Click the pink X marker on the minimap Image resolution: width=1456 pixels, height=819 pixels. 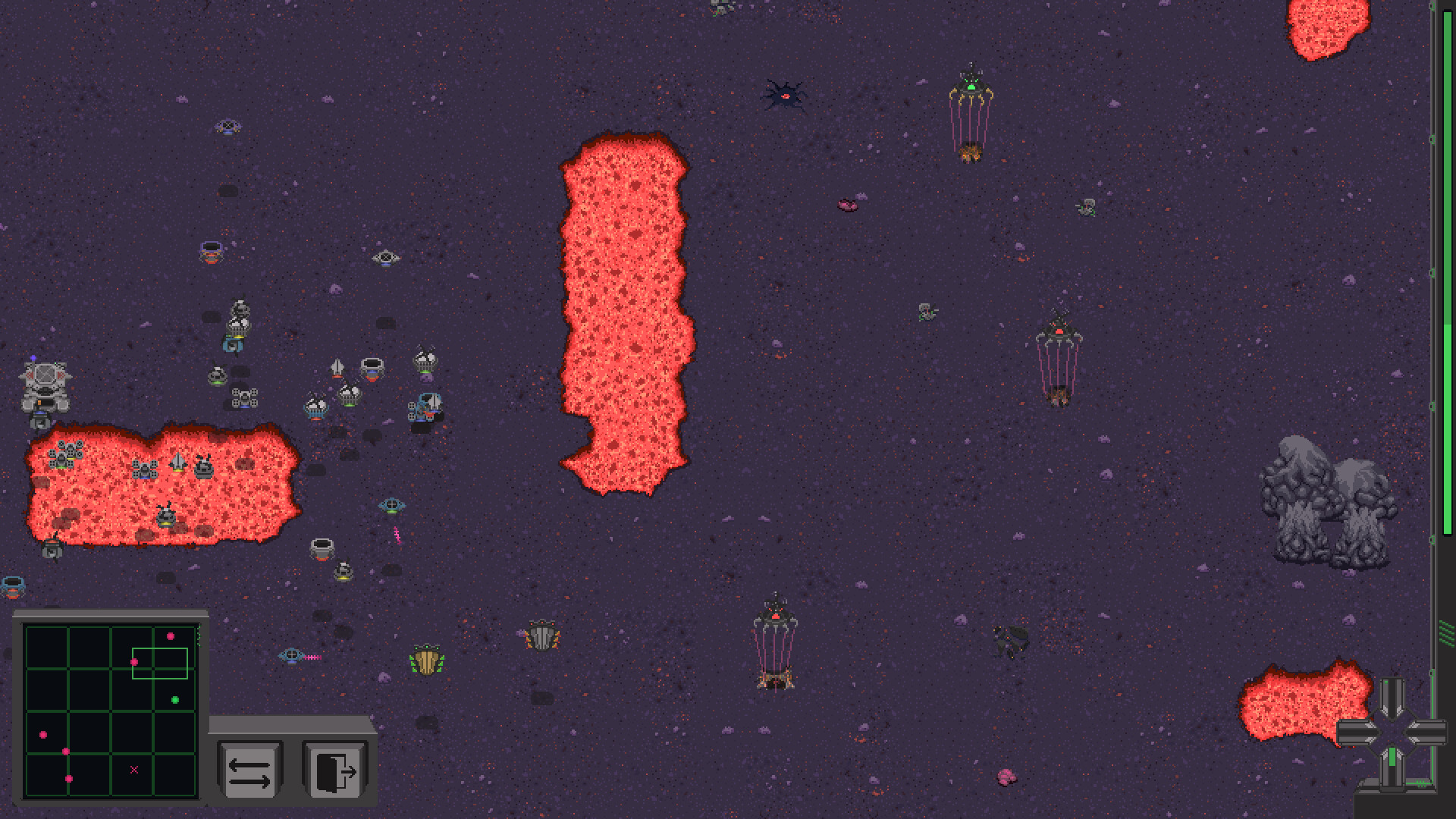click(x=133, y=768)
